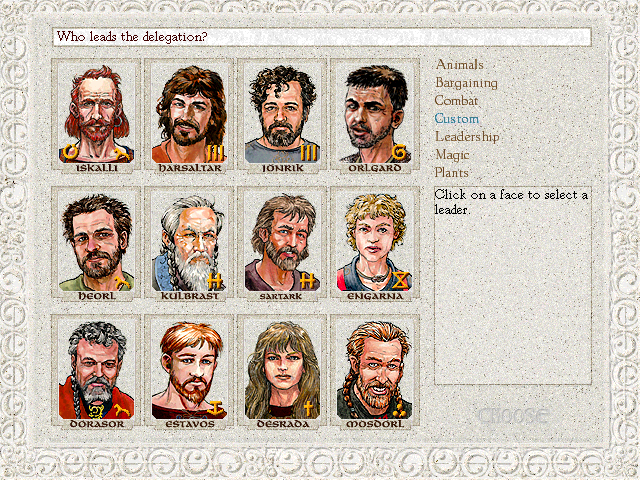The height and width of the screenshot is (480, 640).
Task: Switch to the Leadership category
Action: [x=467, y=137]
